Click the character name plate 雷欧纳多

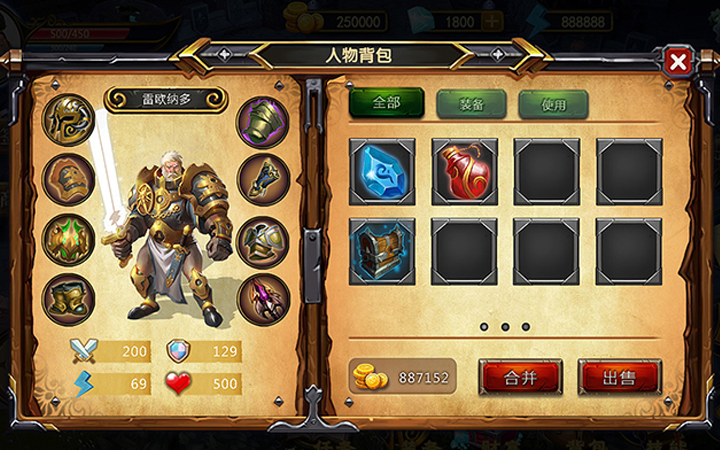[166, 100]
